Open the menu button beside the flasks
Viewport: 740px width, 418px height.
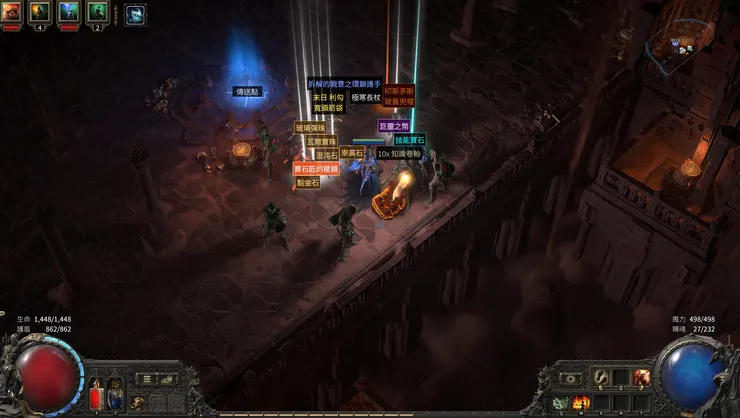tap(146, 379)
